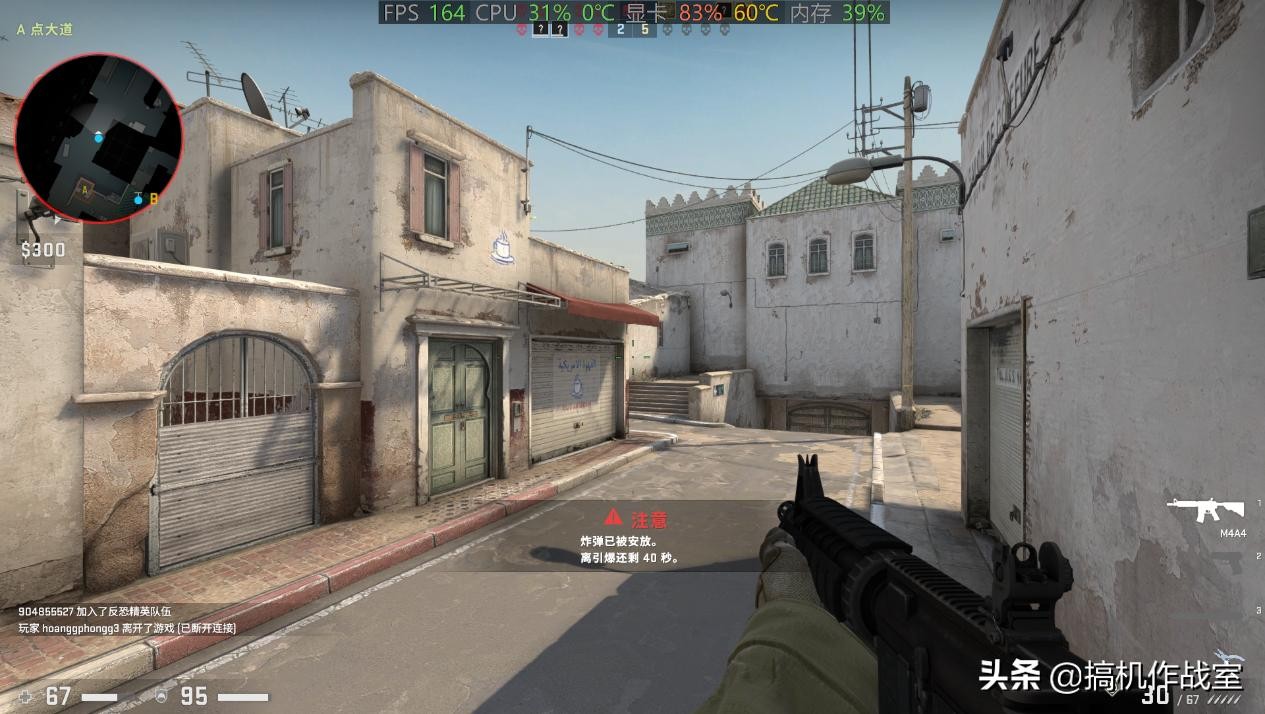Click the bombsite A marker on radar
The height and width of the screenshot is (714, 1265).
point(86,187)
